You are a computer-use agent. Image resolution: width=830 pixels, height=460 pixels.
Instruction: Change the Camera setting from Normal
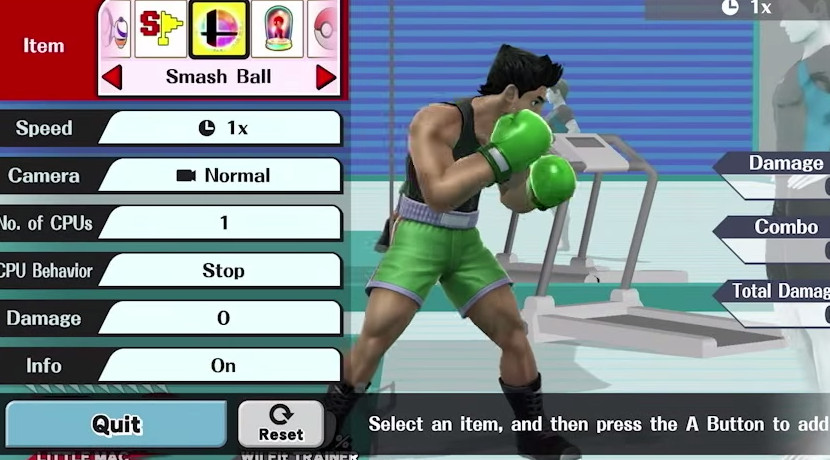click(221, 176)
